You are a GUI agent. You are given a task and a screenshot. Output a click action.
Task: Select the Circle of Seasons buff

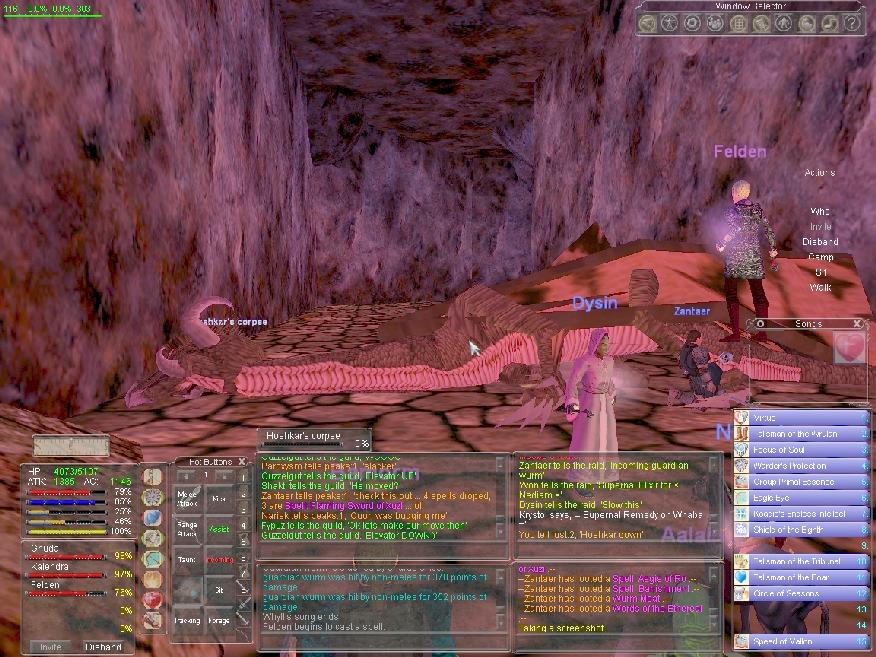pyautogui.click(x=788, y=594)
